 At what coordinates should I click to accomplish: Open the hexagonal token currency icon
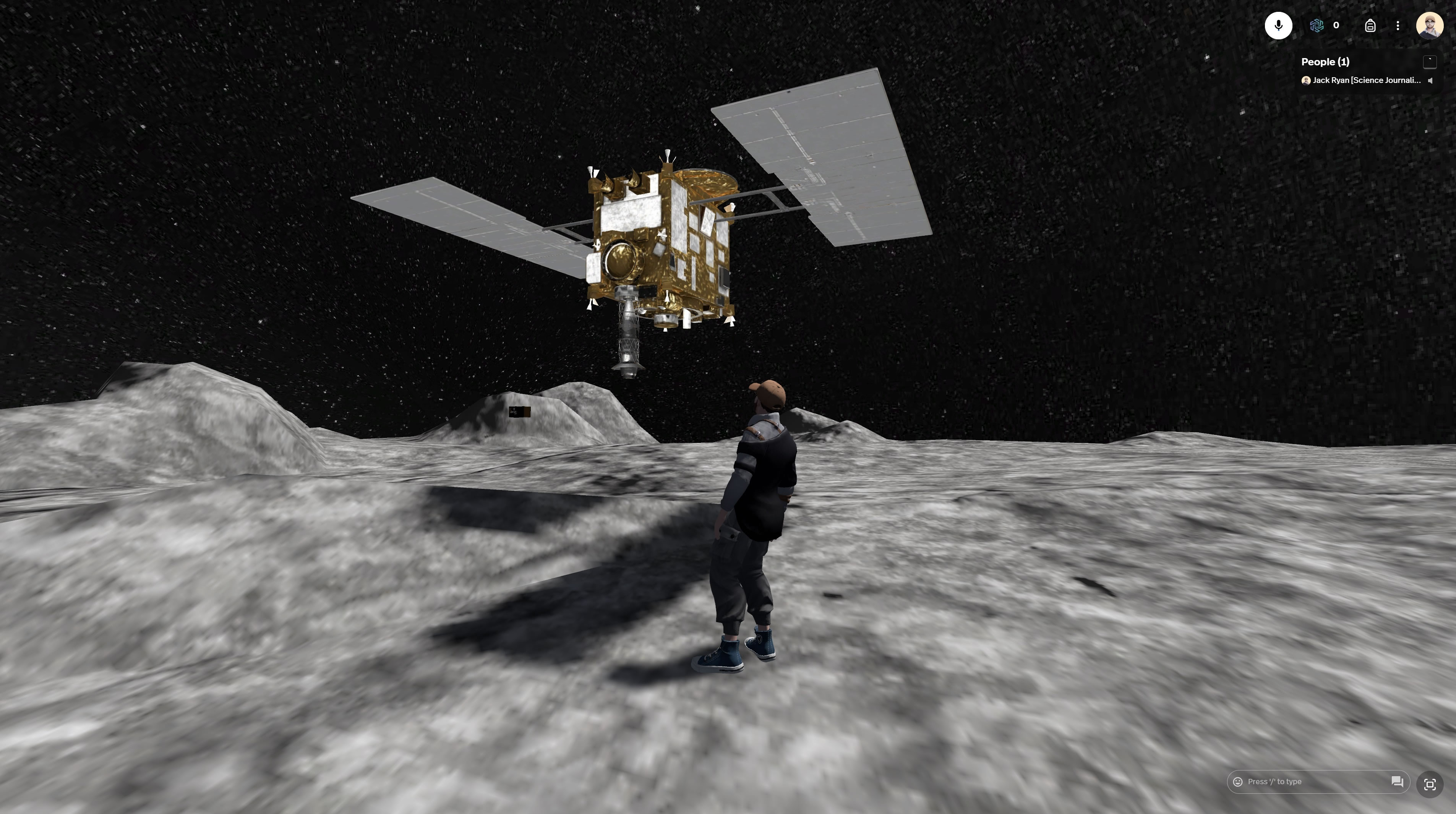coord(1317,26)
